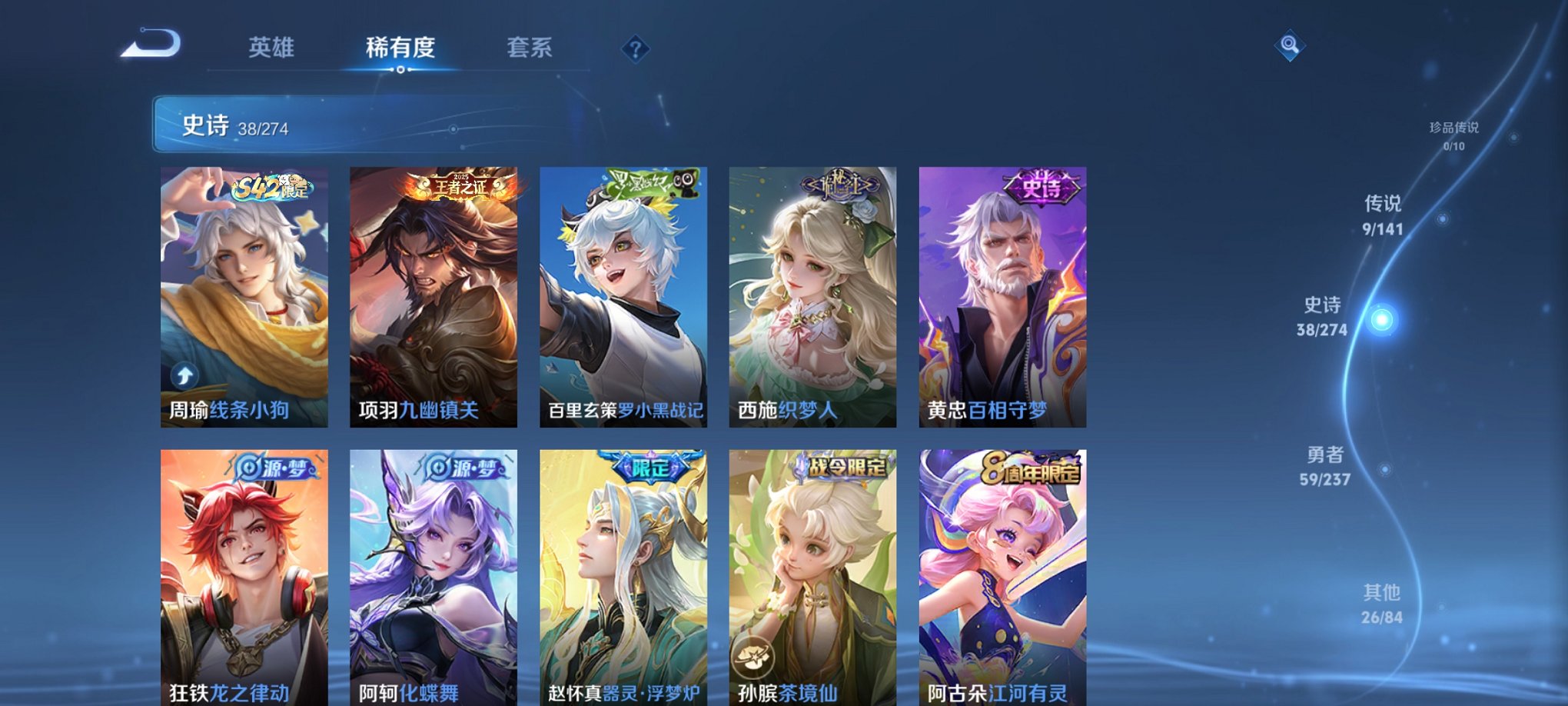Open the search magnifier at the top right
Viewport: 1568px width, 706px height.
click(x=1289, y=45)
